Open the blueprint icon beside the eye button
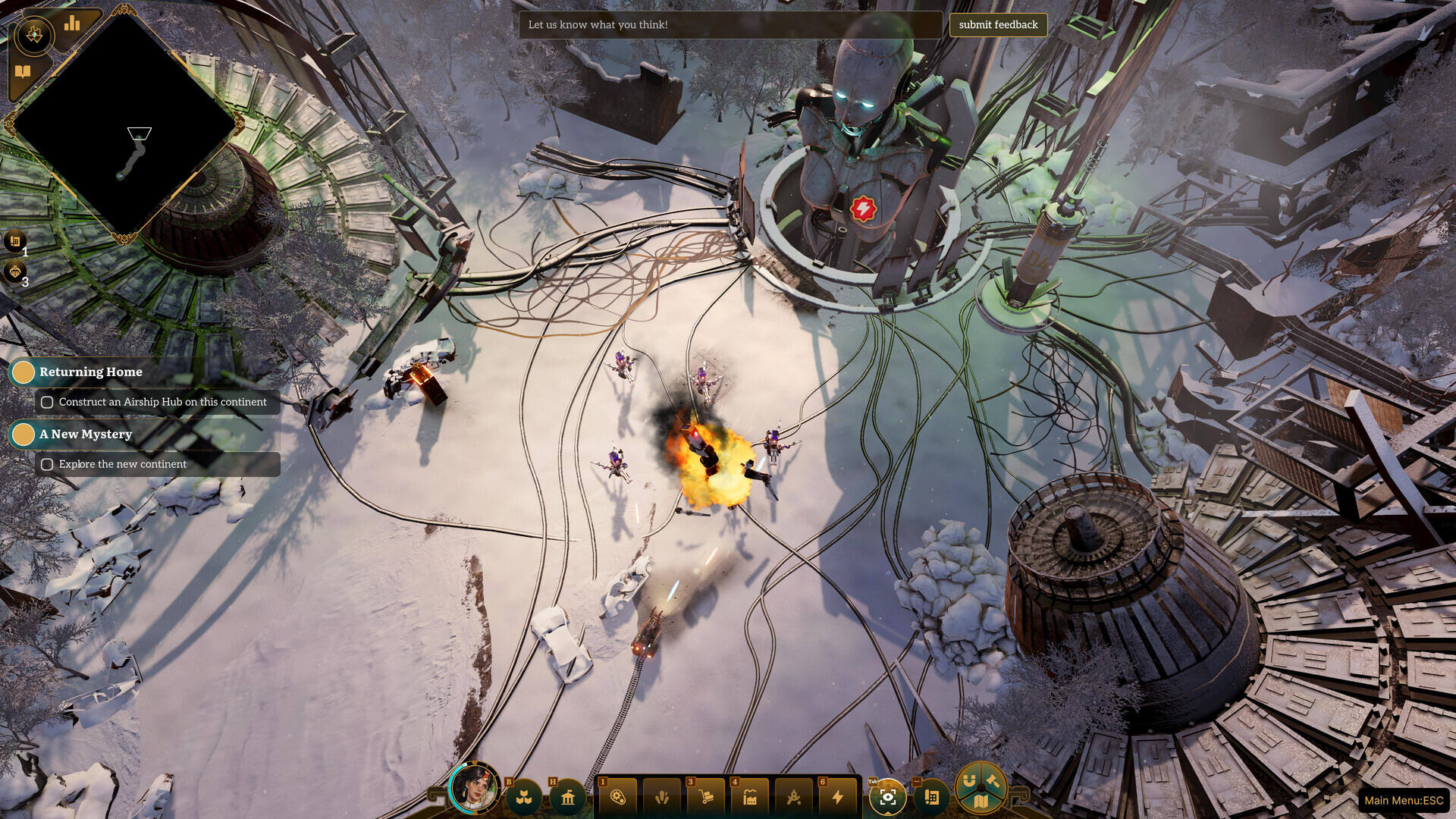This screenshot has width=1456, height=819. coord(932,797)
